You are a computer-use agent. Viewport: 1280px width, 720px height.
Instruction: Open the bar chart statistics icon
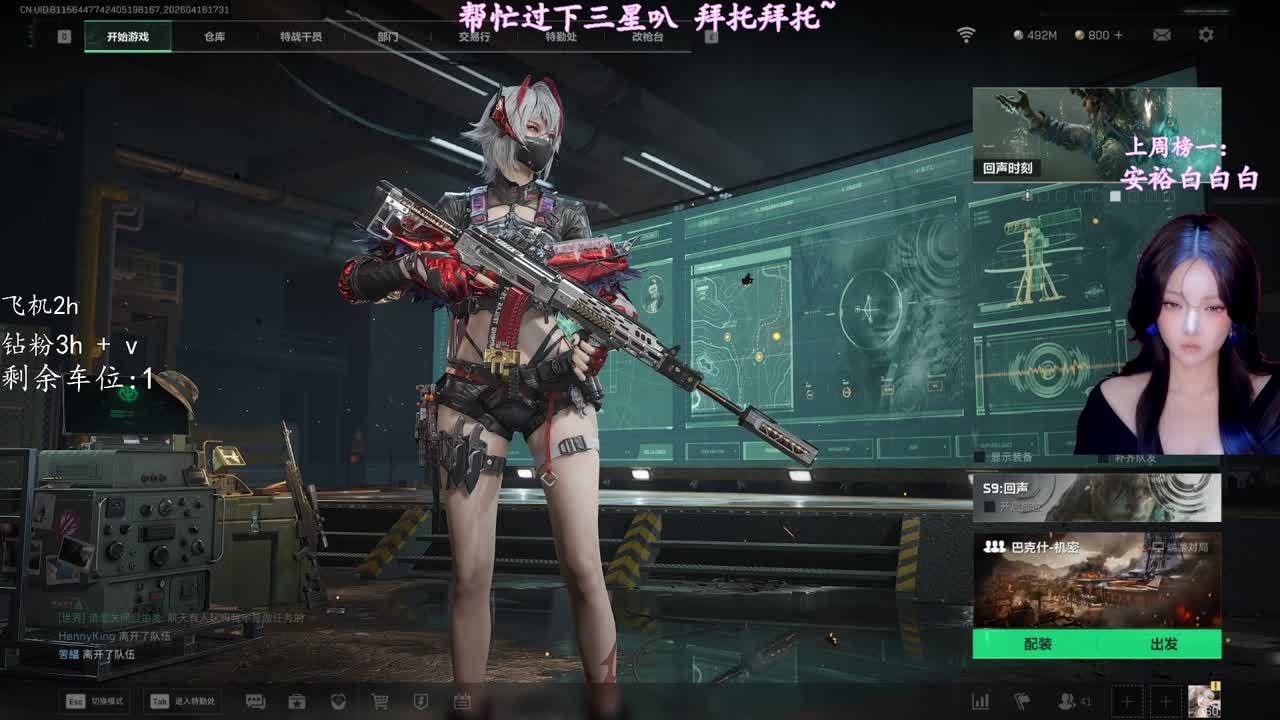point(981,702)
